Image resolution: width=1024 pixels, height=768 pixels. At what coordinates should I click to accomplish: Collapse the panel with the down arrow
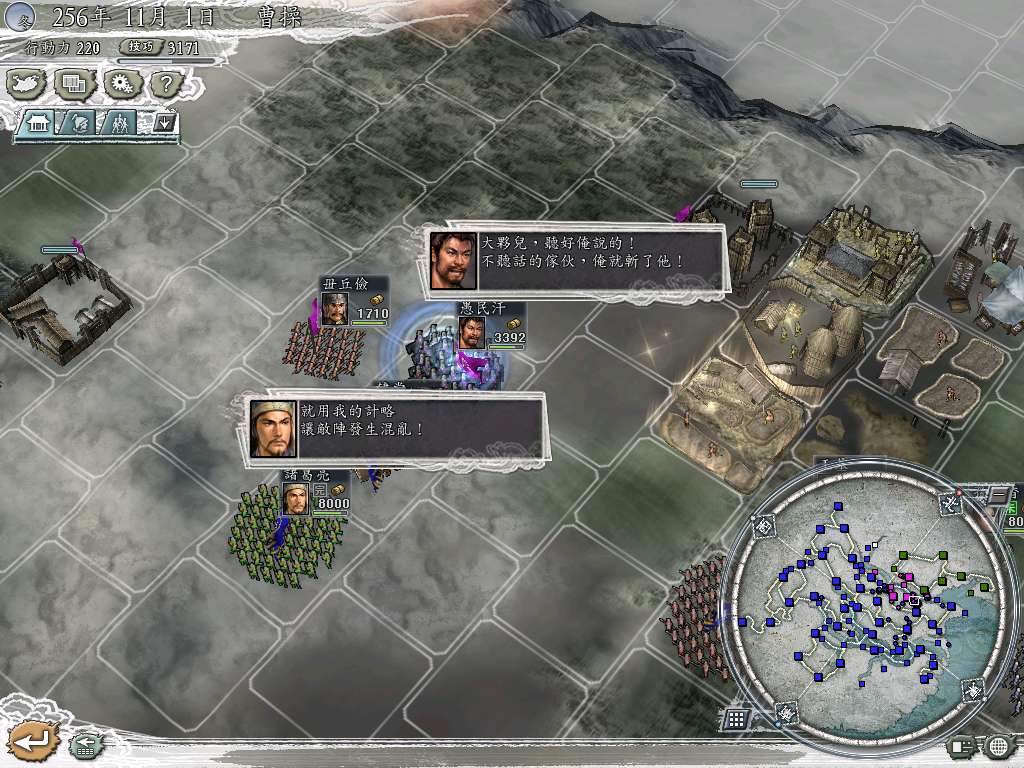coord(165,124)
